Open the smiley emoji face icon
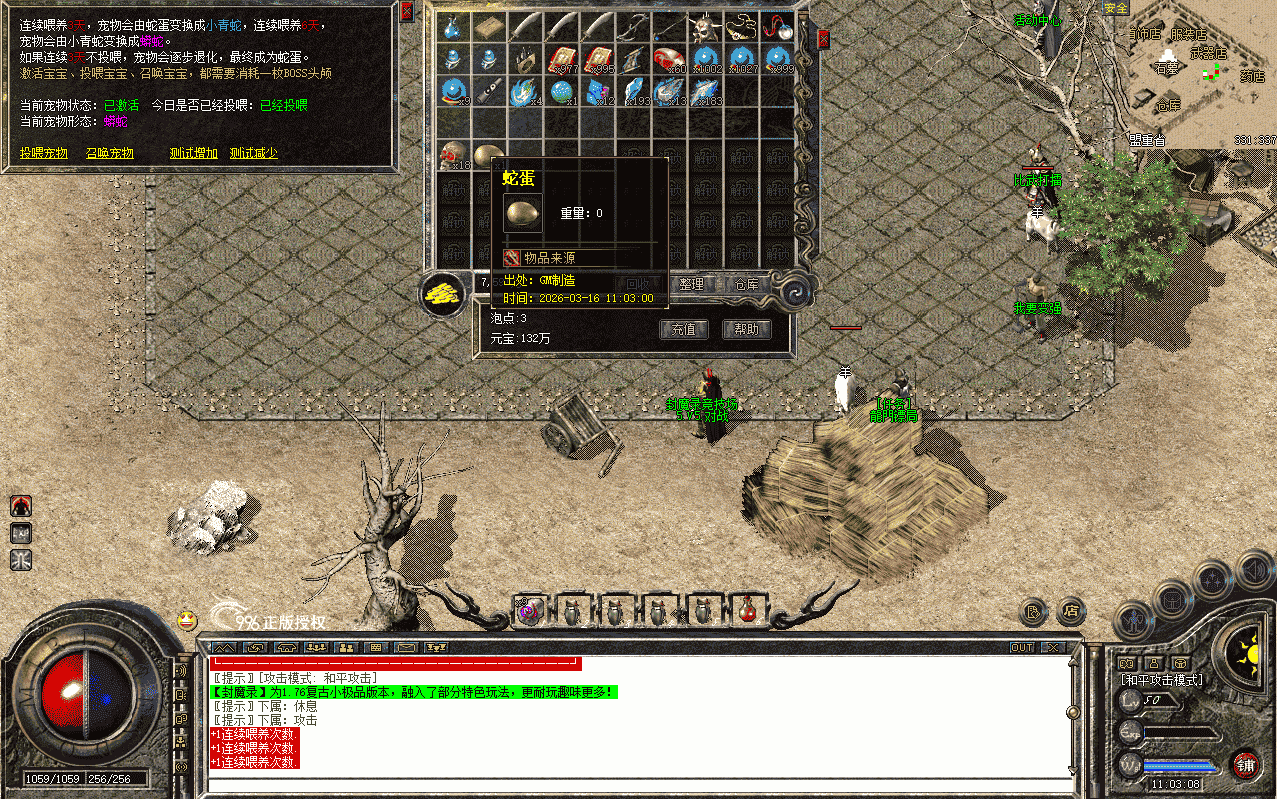1277x799 pixels. 187,620
